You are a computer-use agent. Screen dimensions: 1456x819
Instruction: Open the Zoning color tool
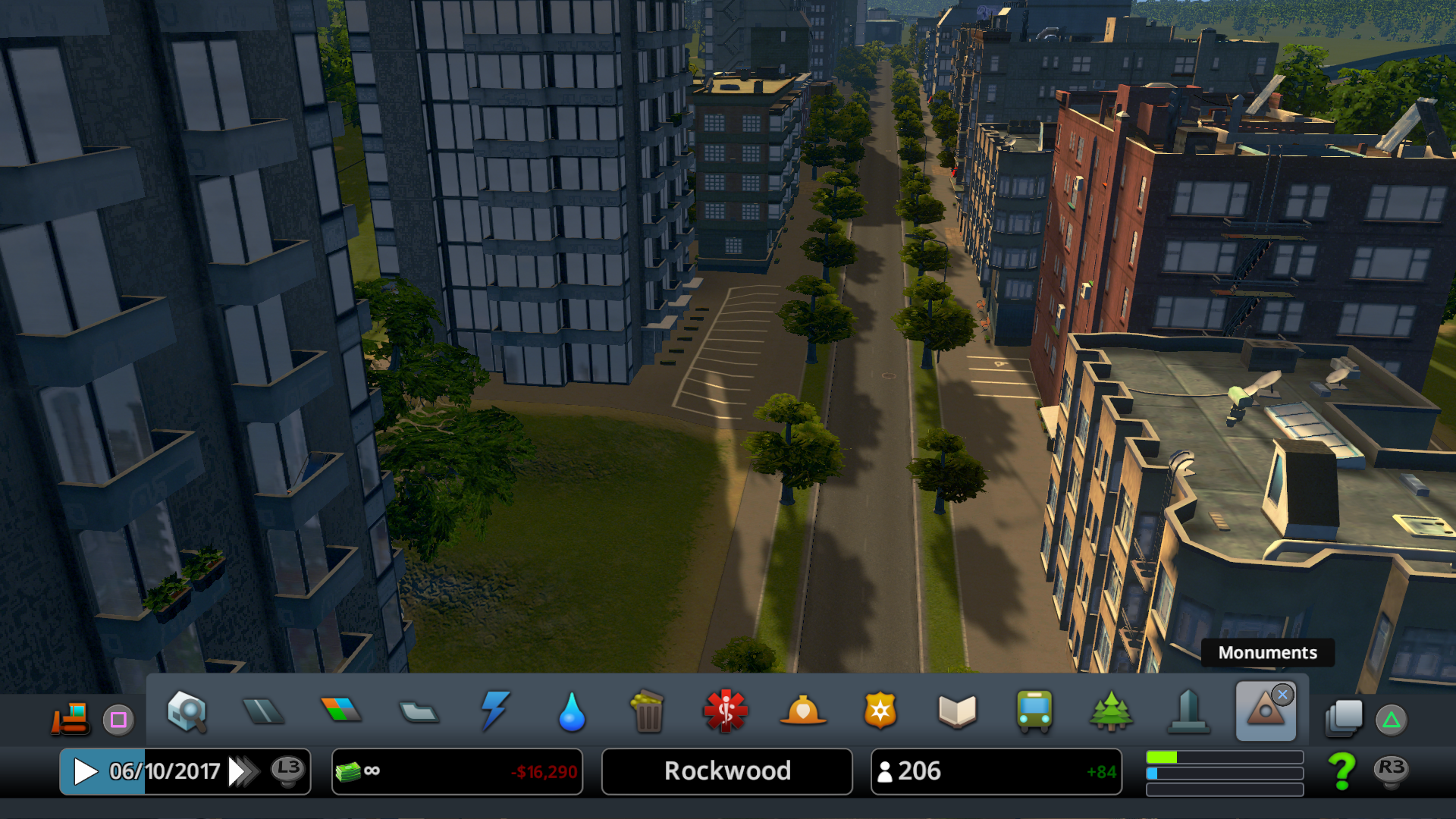tap(341, 711)
